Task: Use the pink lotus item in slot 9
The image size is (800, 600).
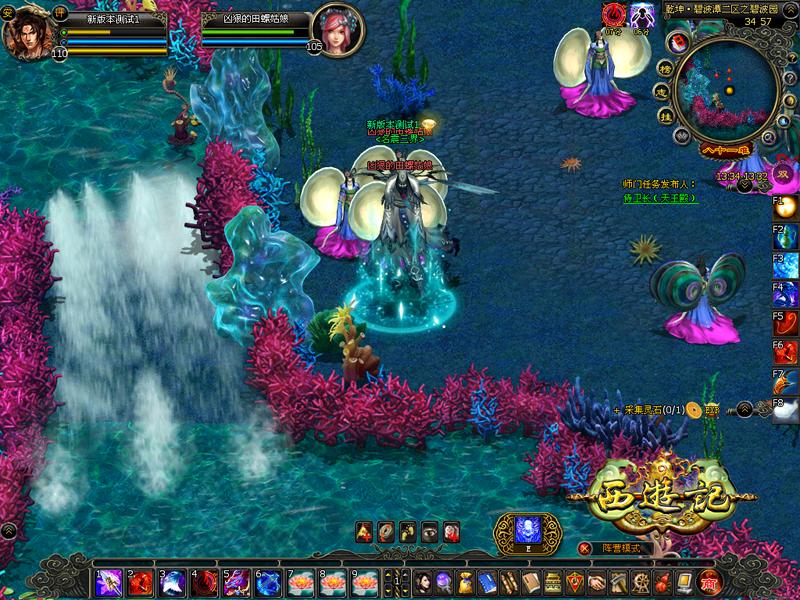Action: (365, 582)
